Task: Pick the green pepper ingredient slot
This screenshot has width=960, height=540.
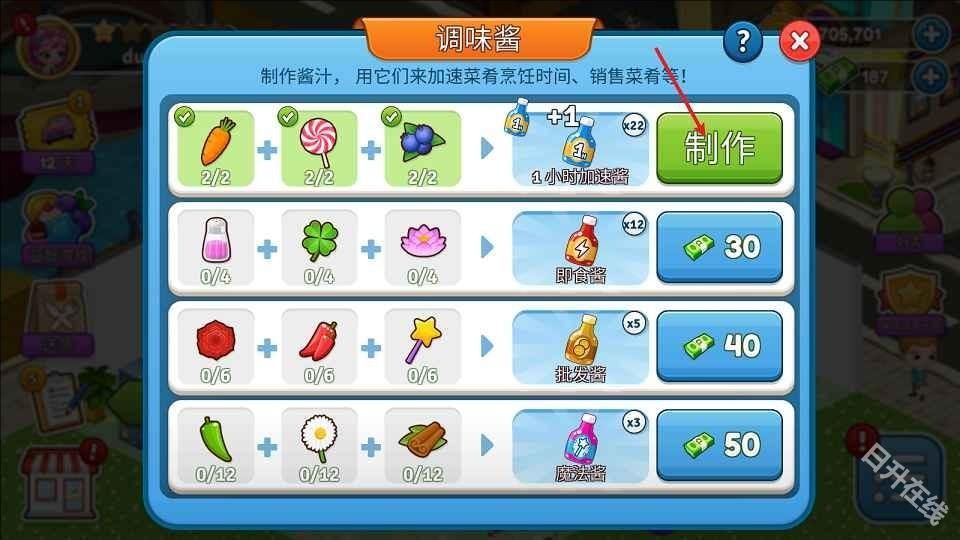Action: (216, 444)
